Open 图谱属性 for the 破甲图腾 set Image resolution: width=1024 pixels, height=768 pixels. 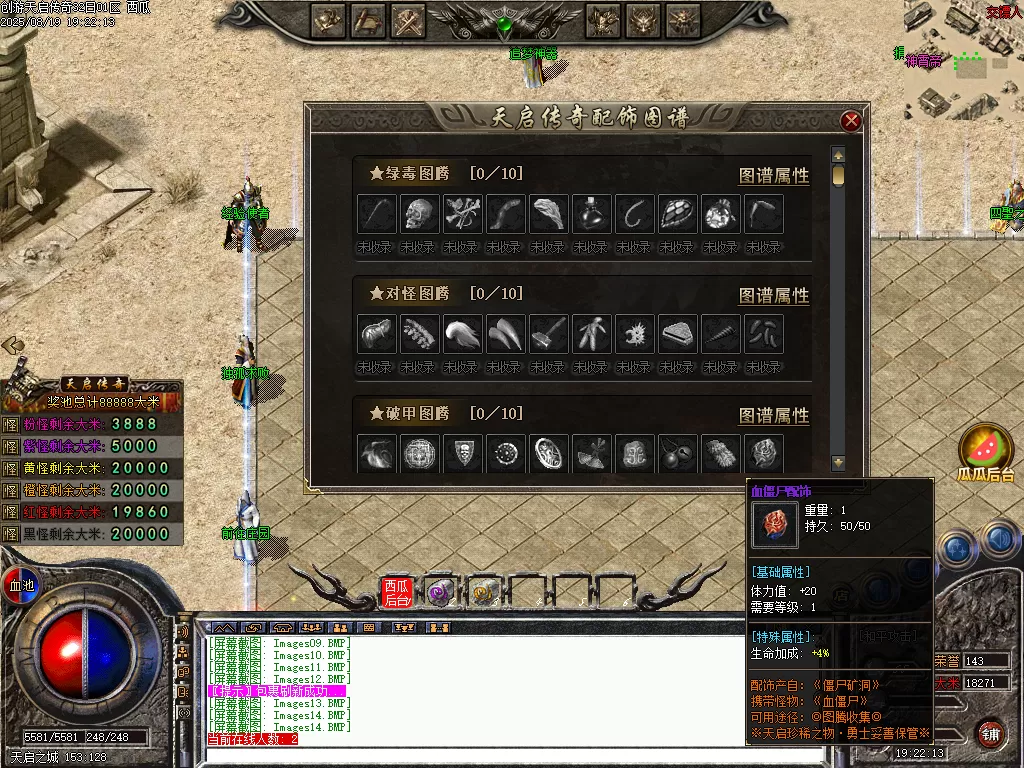[x=773, y=415]
